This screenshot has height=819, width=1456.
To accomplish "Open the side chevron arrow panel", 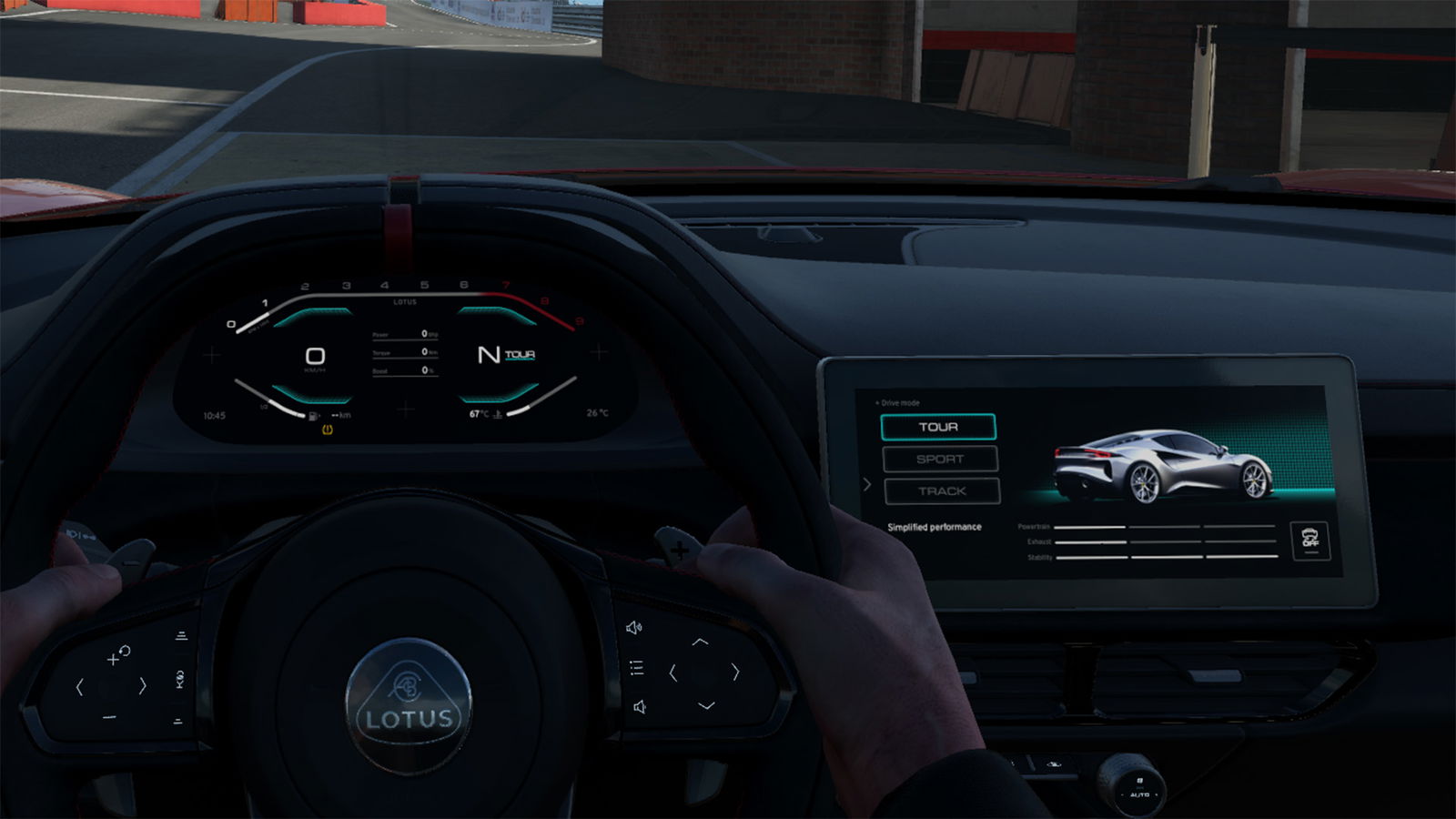I will pyautogui.click(x=866, y=485).
